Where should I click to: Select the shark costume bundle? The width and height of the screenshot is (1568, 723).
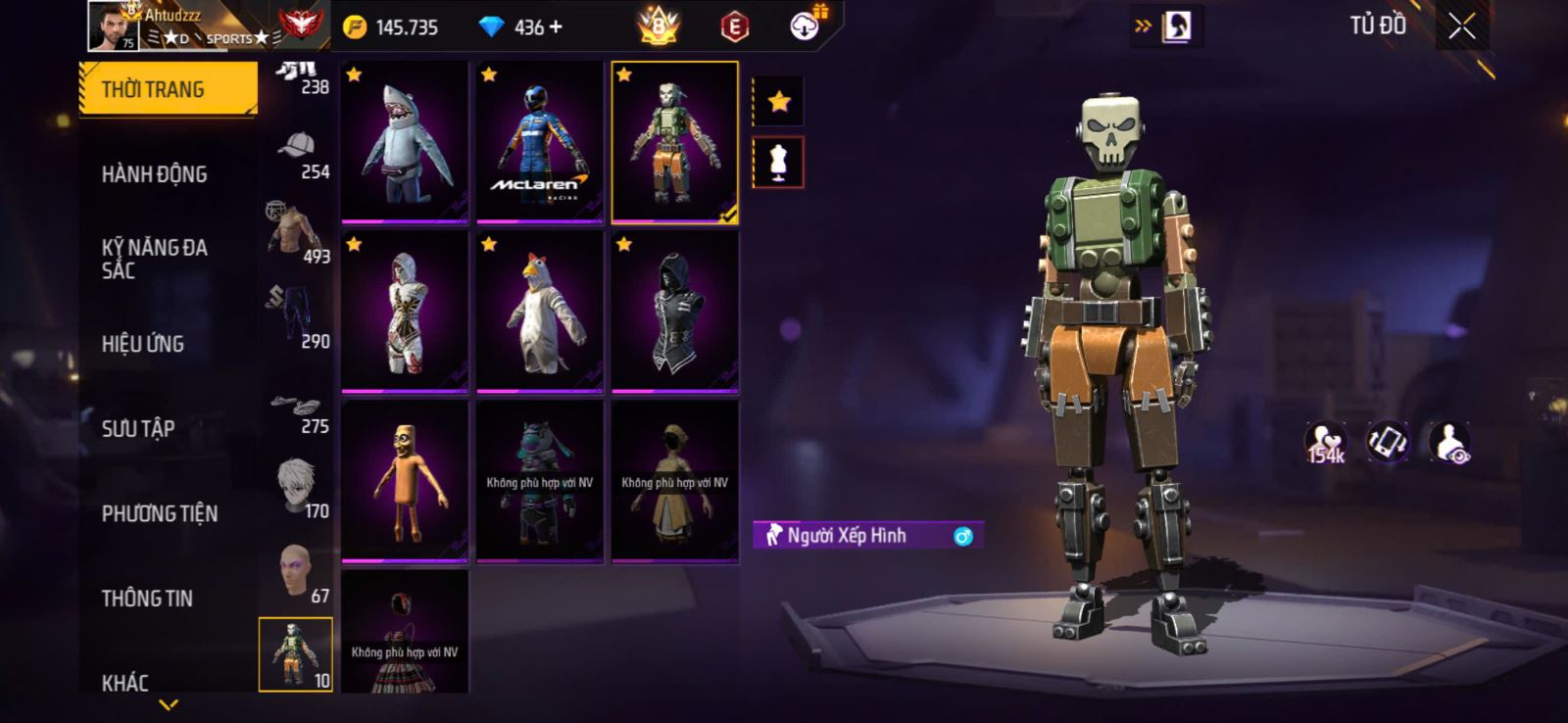[x=405, y=142]
